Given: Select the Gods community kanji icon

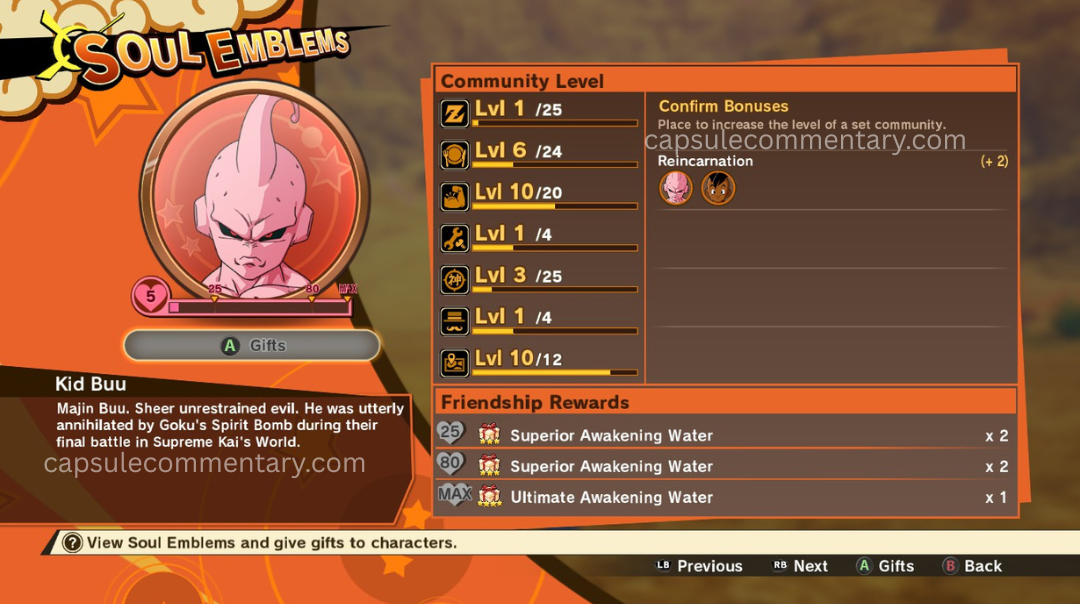Looking at the screenshot, I should point(455,280).
